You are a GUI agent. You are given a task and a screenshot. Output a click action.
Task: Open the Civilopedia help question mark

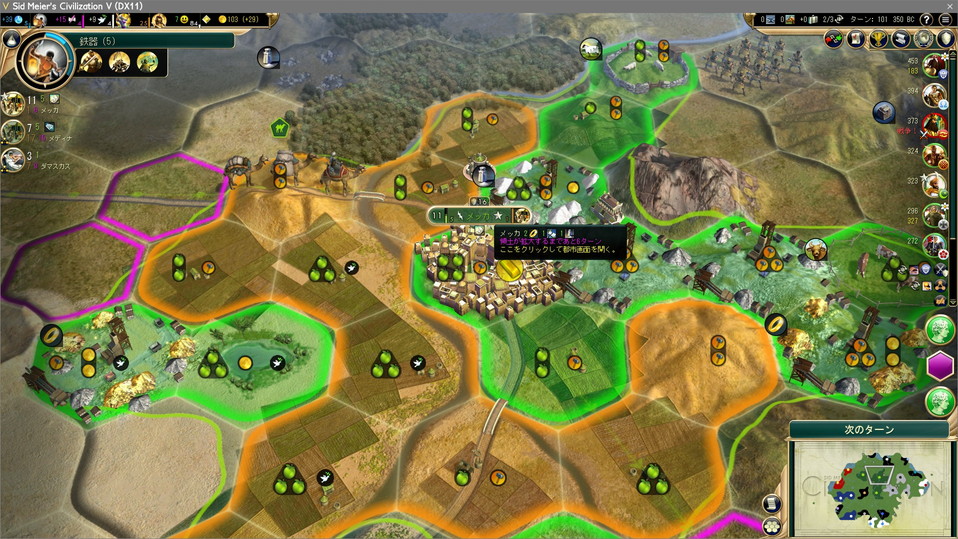coord(926,19)
